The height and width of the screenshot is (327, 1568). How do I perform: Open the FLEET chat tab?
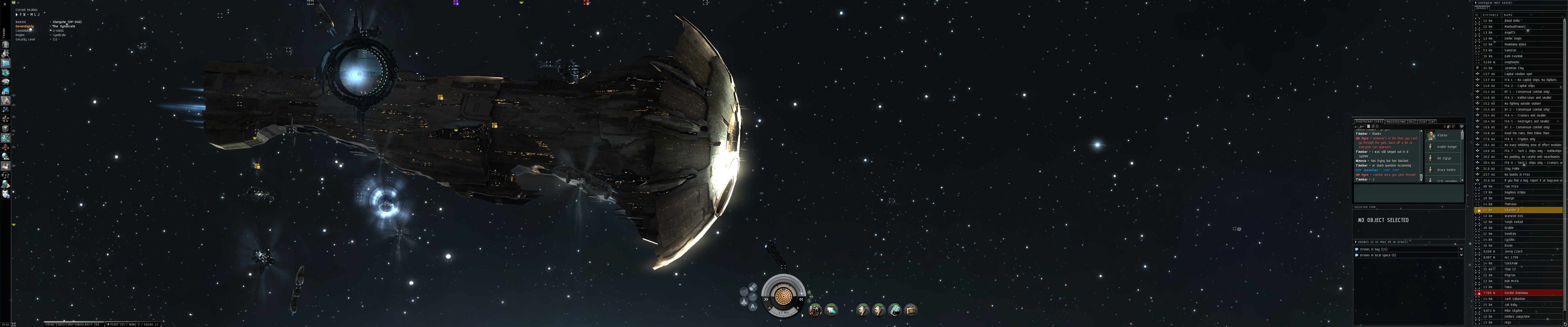pyautogui.click(x=1426, y=121)
